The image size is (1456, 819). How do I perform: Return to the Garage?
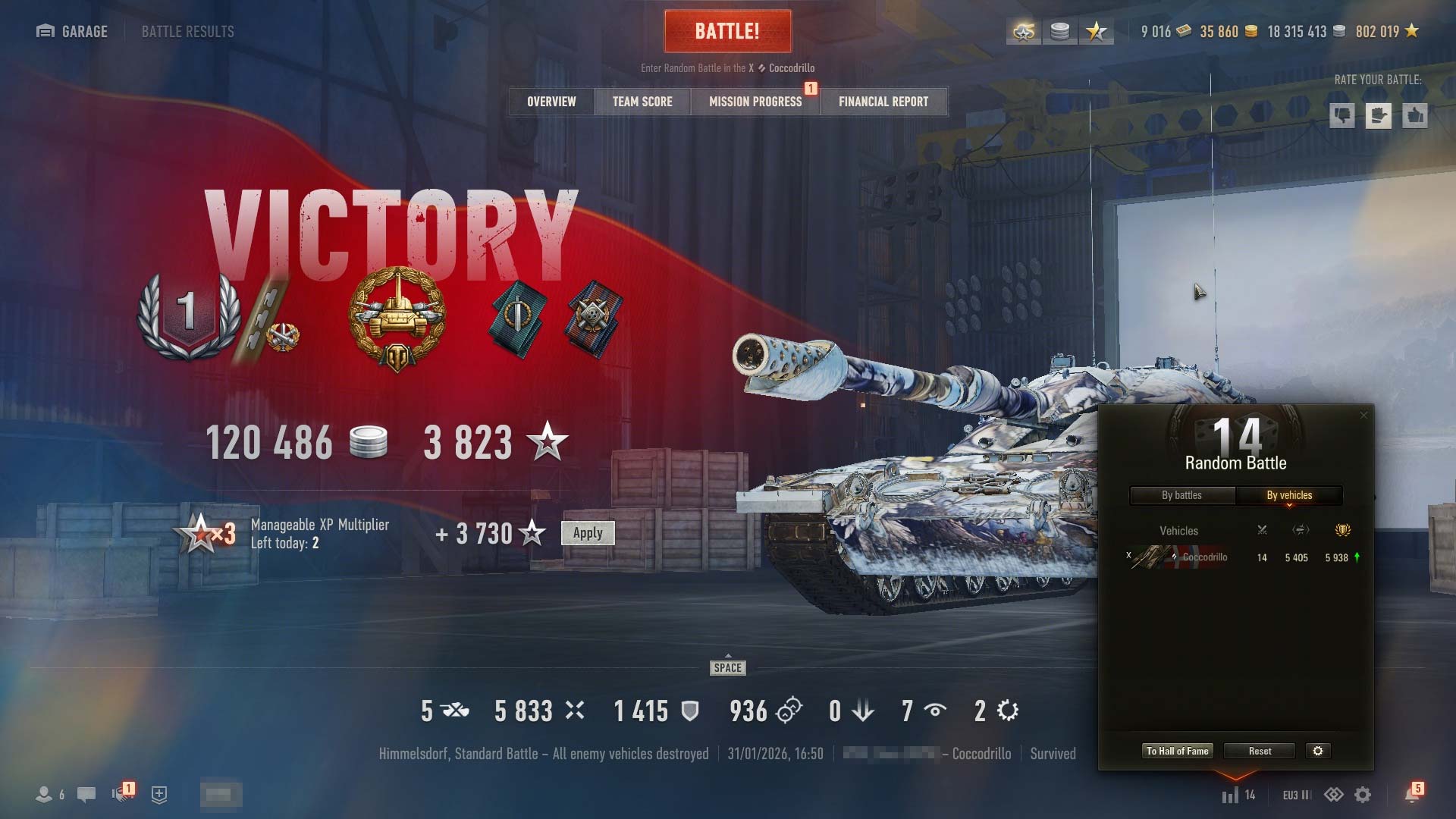coord(73,31)
